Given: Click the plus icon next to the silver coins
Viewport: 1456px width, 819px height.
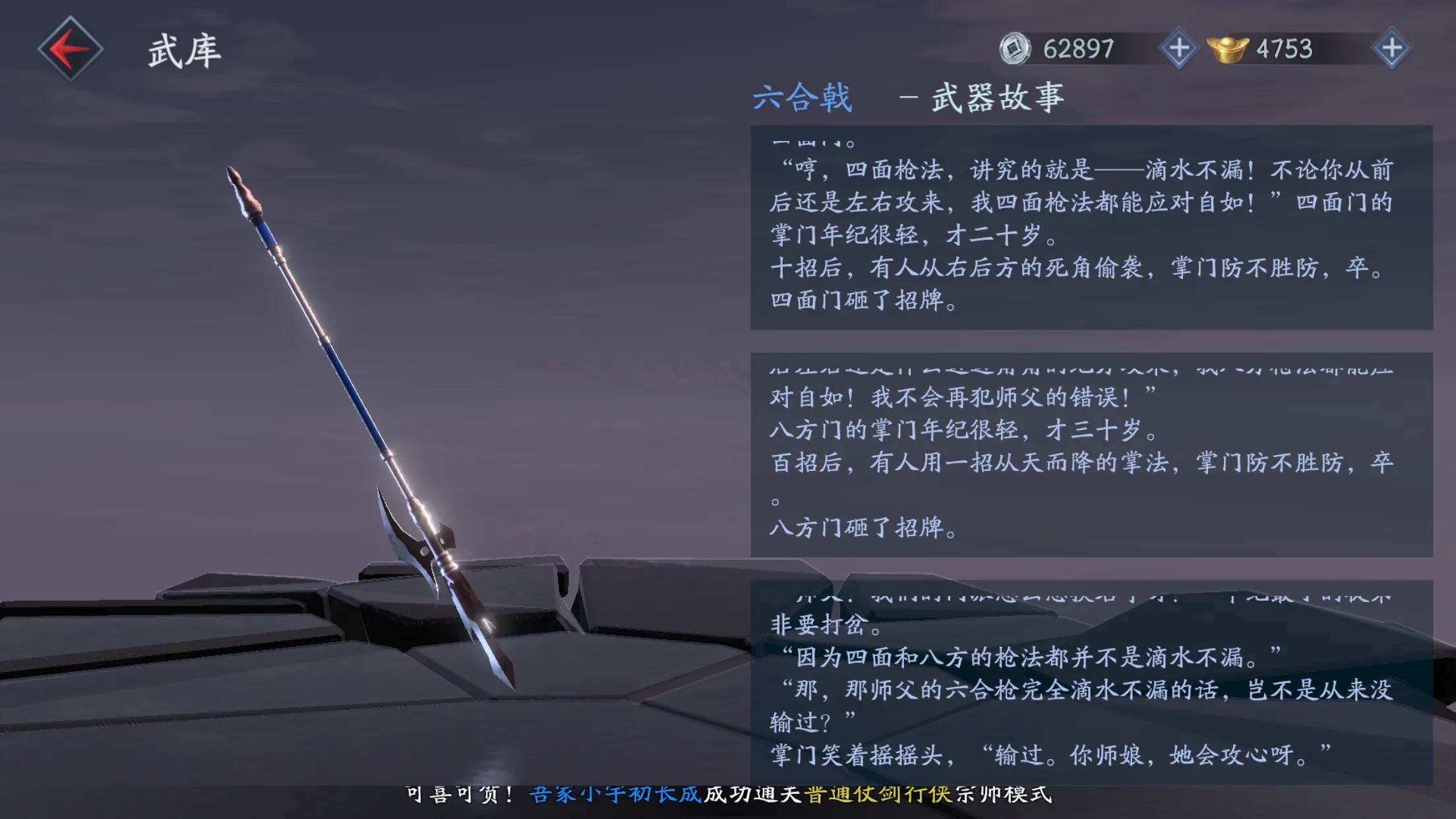Looking at the screenshot, I should [1180, 47].
